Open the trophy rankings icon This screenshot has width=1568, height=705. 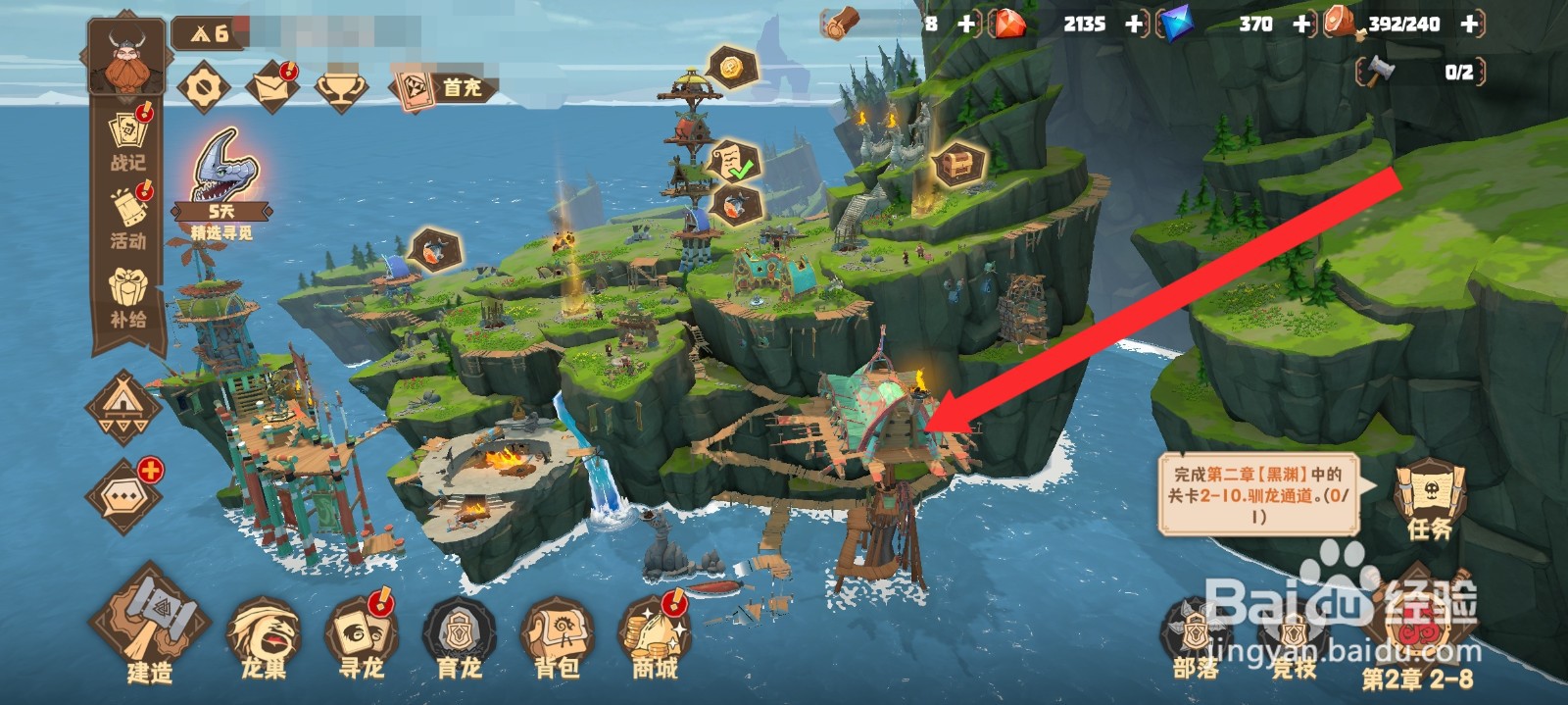point(341,88)
